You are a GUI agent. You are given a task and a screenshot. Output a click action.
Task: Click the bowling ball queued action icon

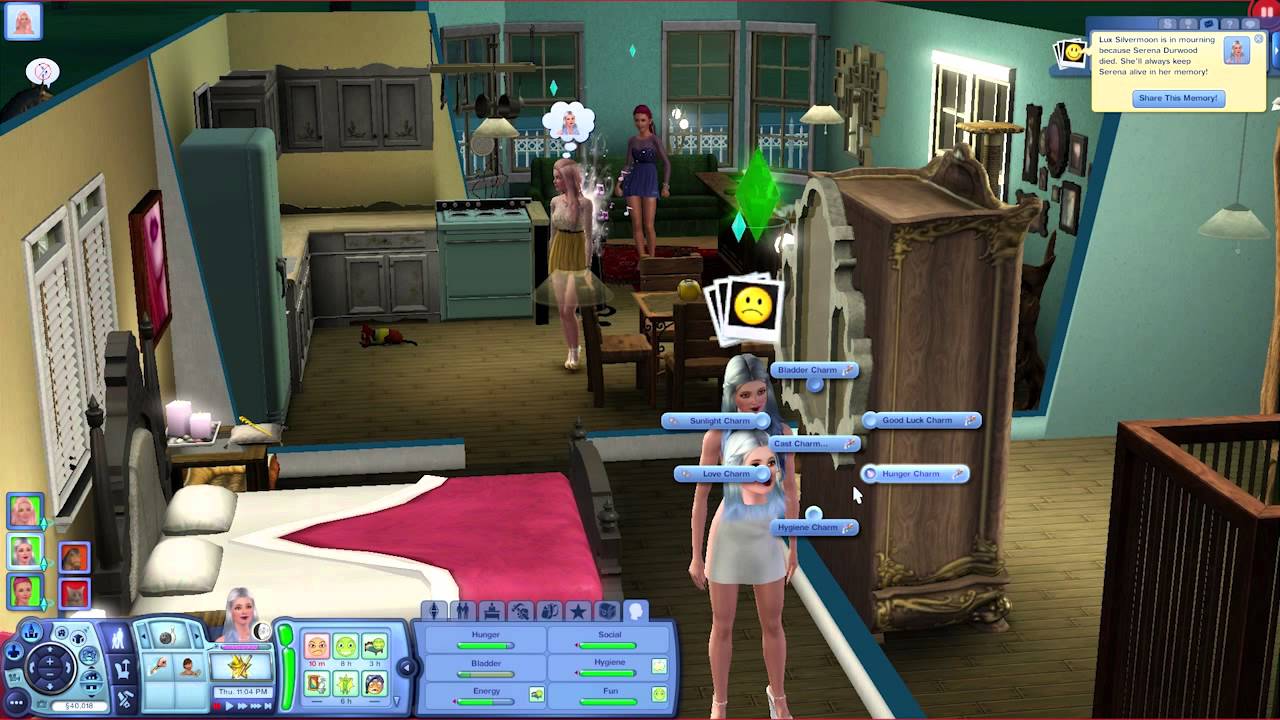point(166,636)
